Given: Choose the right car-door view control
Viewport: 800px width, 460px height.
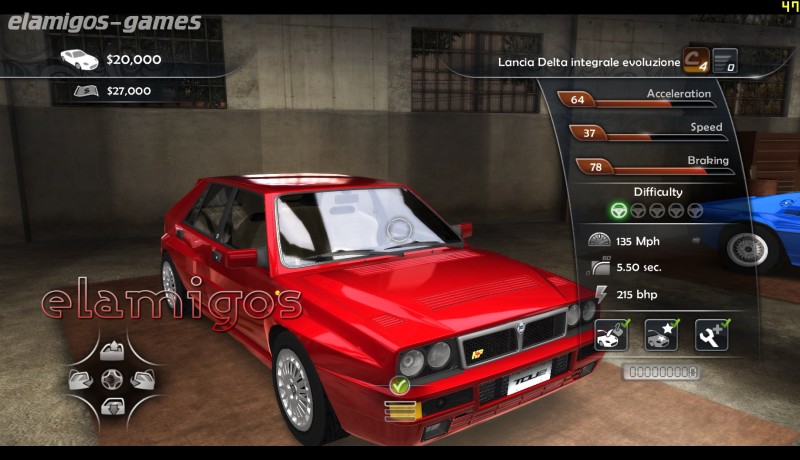Looking at the screenshot, I should click(141, 379).
